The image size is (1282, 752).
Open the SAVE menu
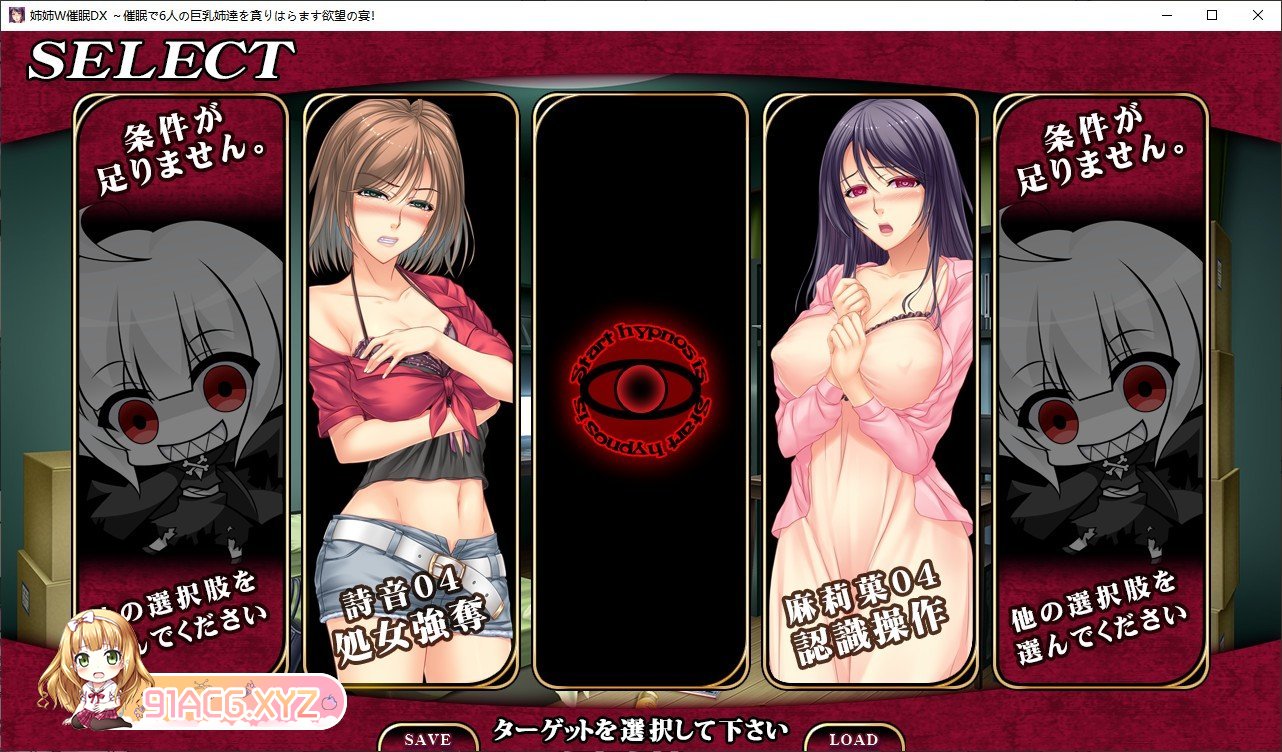pos(428,739)
